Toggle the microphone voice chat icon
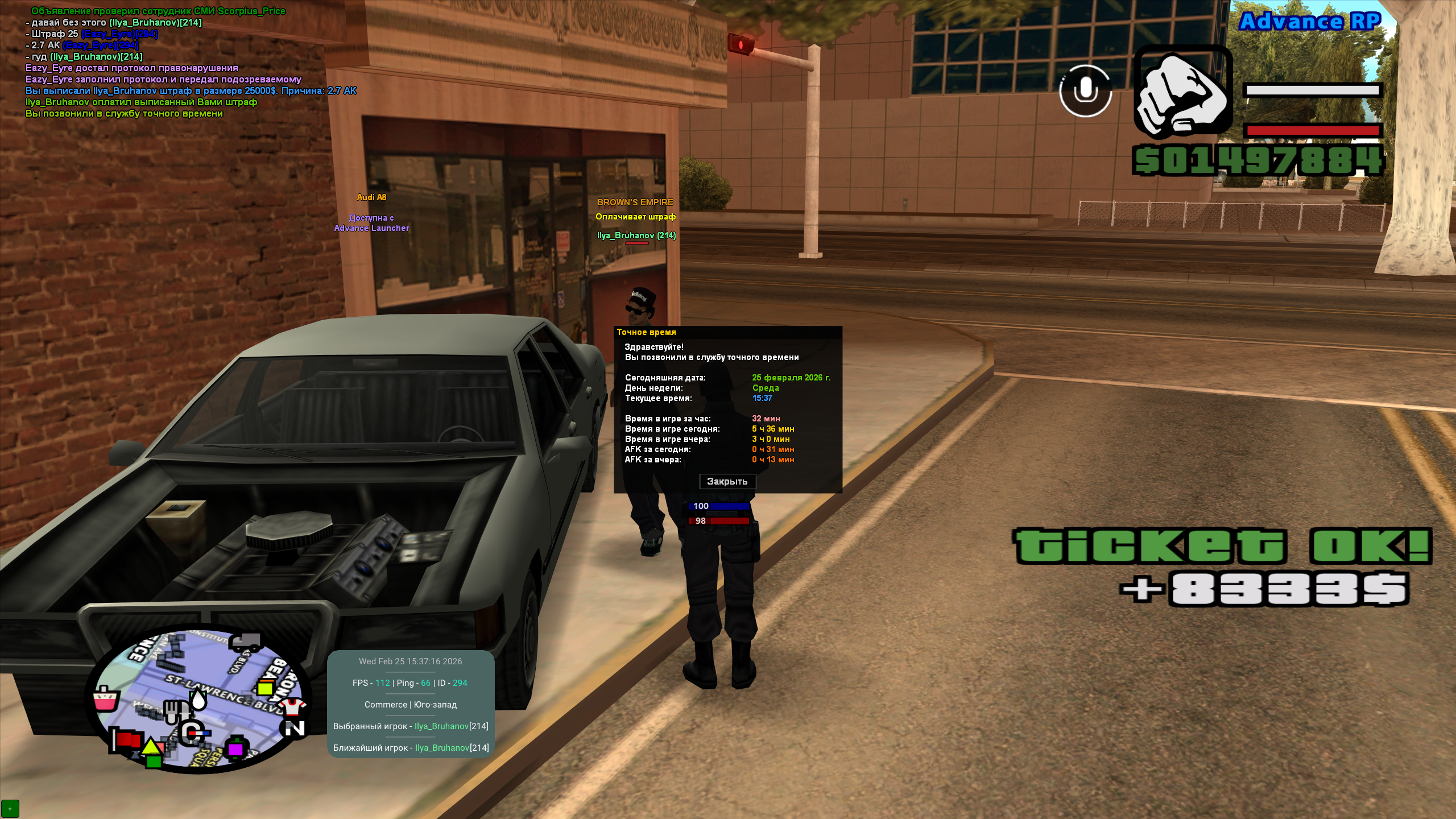1456x819 pixels. 1085,91
